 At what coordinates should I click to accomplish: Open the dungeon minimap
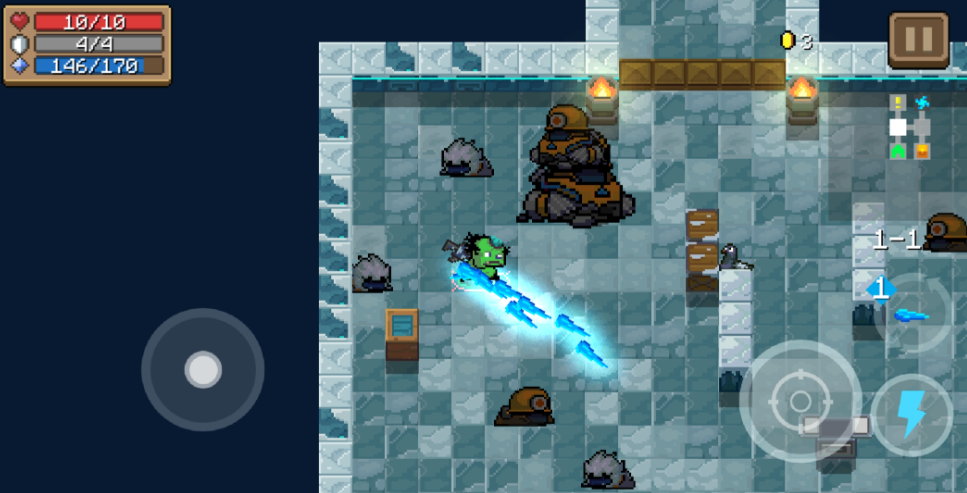tap(910, 127)
